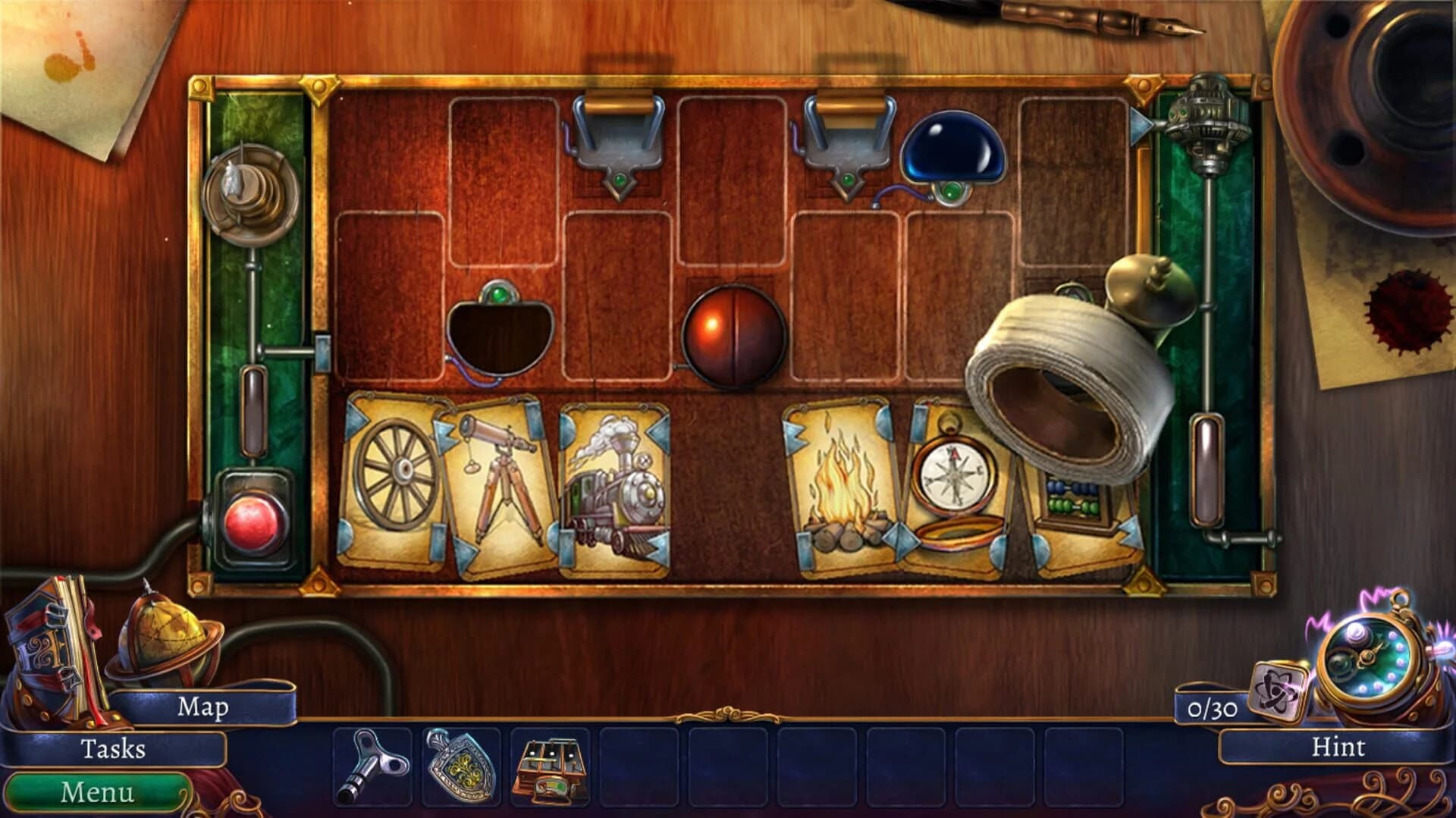
Task: Click the green Menu button
Action: [x=99, y=791]
